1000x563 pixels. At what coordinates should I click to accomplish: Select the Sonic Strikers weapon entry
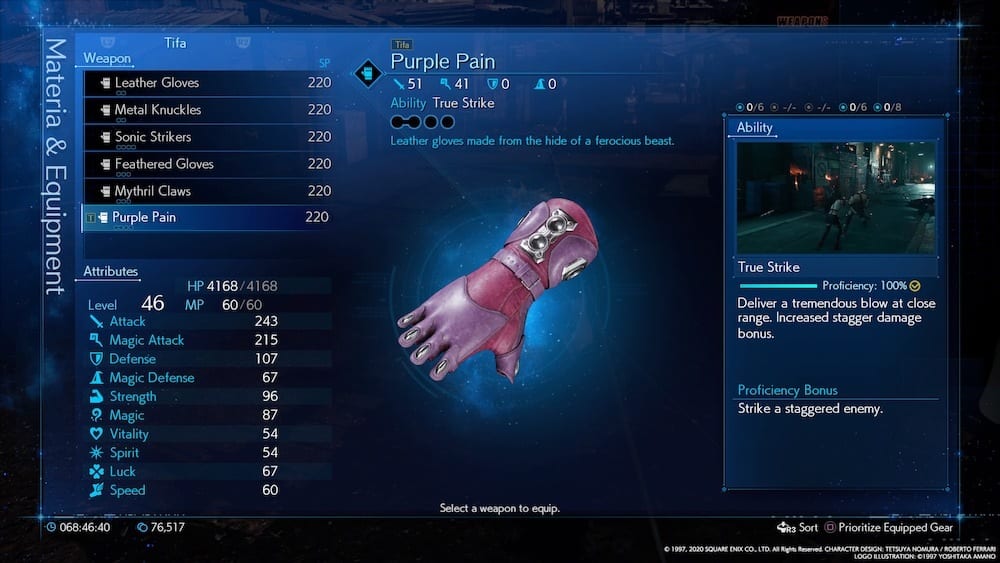(153, 137)
